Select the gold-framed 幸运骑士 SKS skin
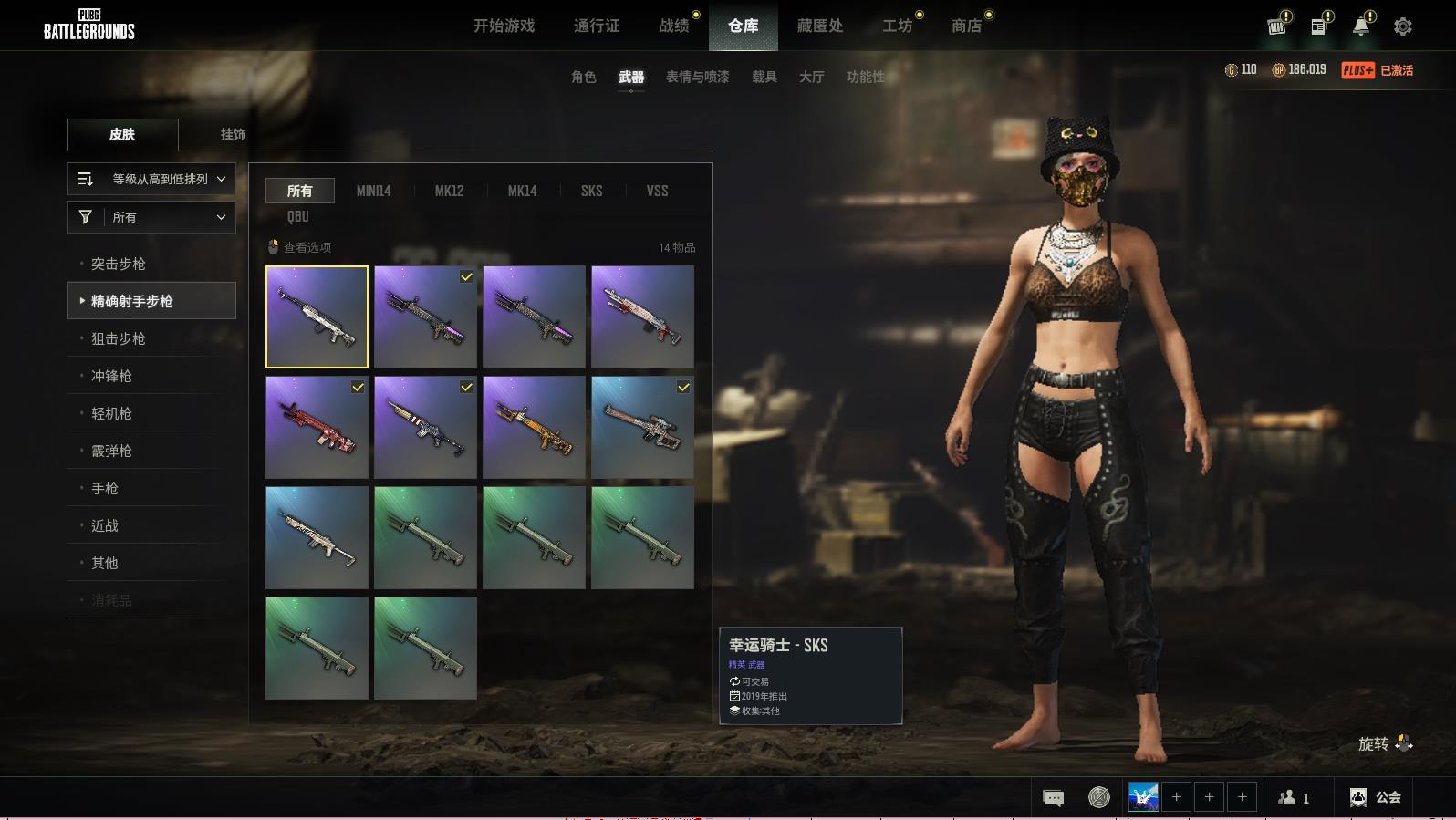1456x820 pixels. pos(317,317)
